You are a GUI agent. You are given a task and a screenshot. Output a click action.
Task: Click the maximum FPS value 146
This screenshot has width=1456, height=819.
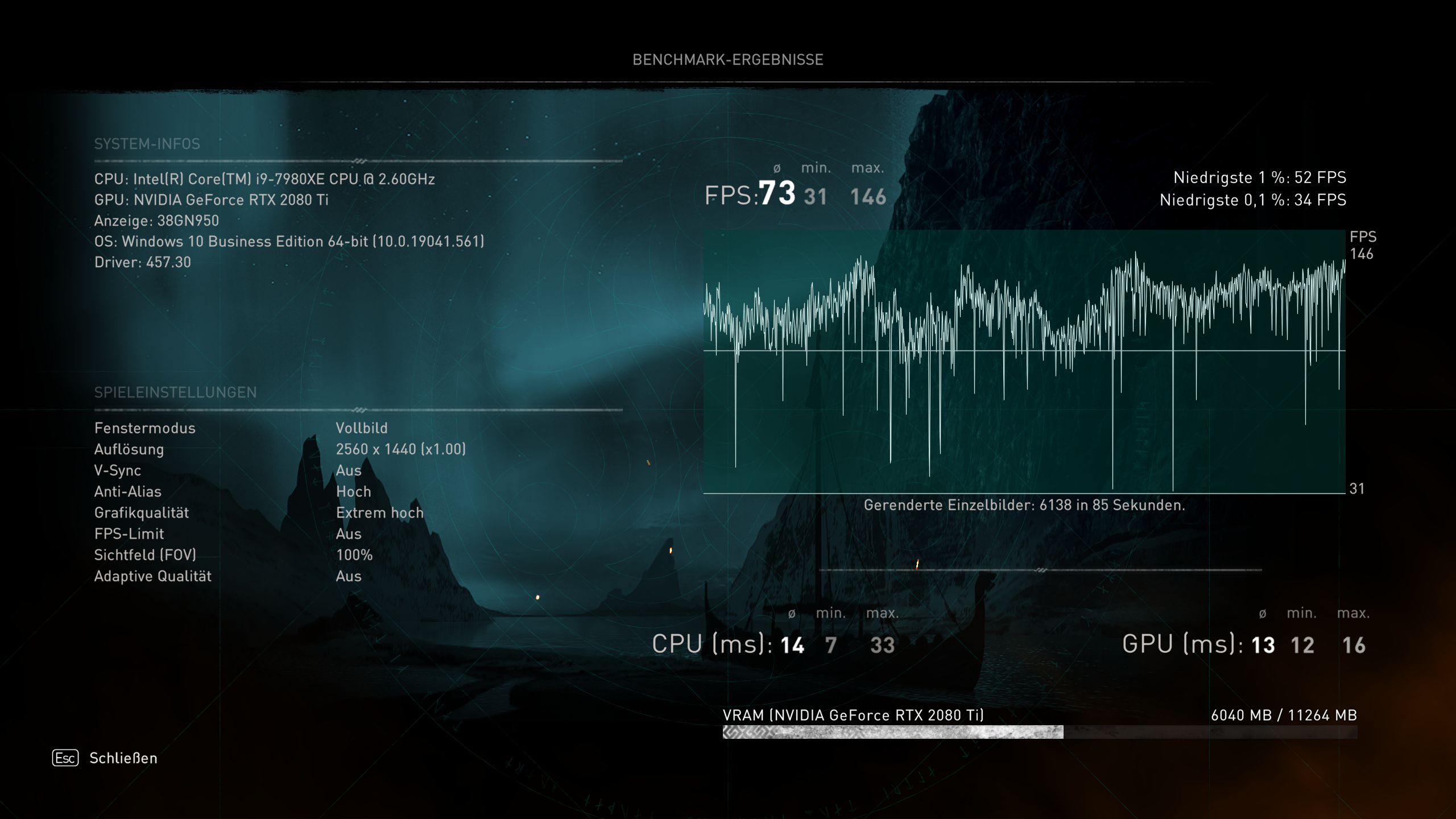point(868,196)
